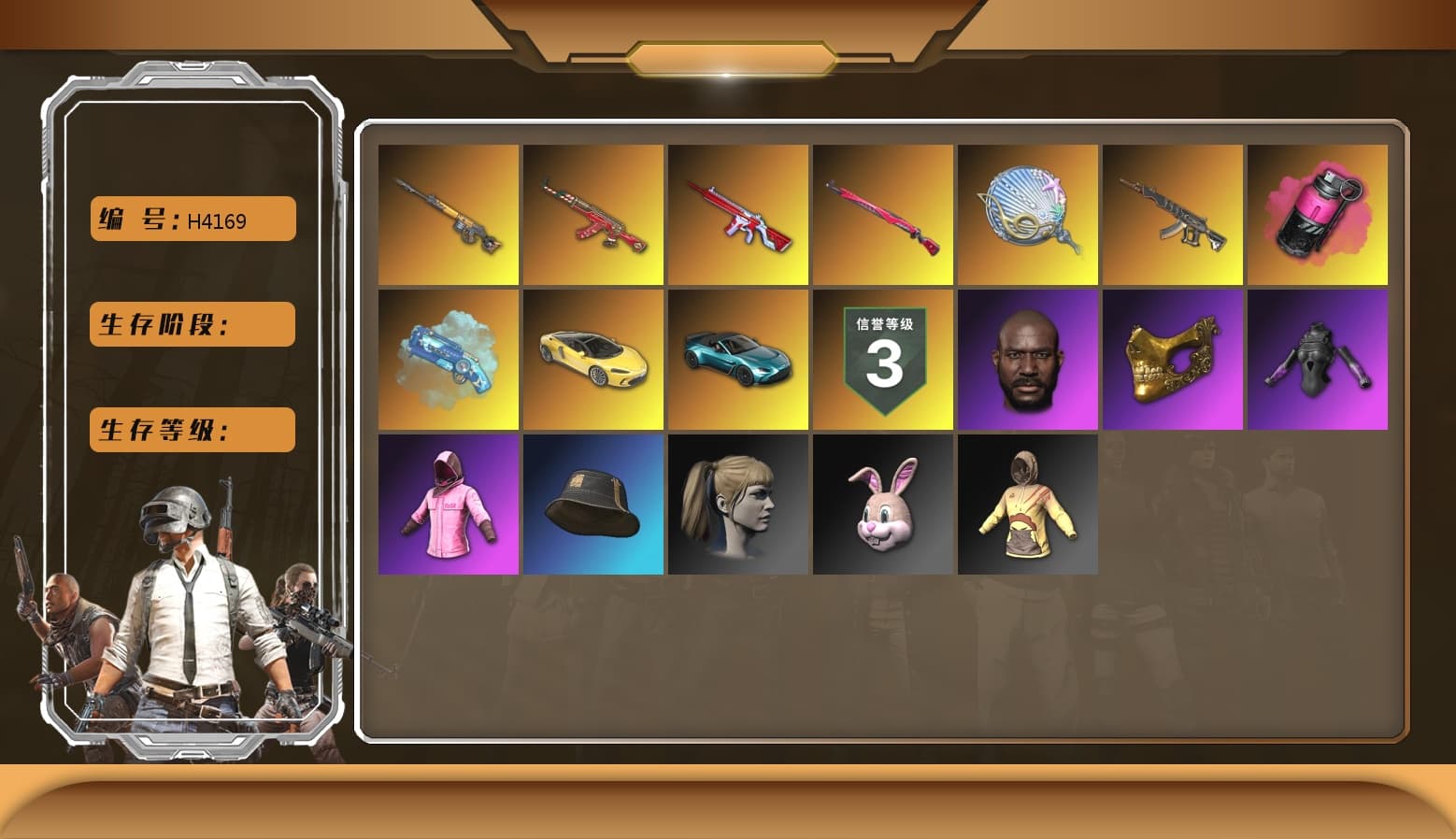Select the pink hooded jacket item
Viewport: 1456px width, 839px height.
[449, 505]
